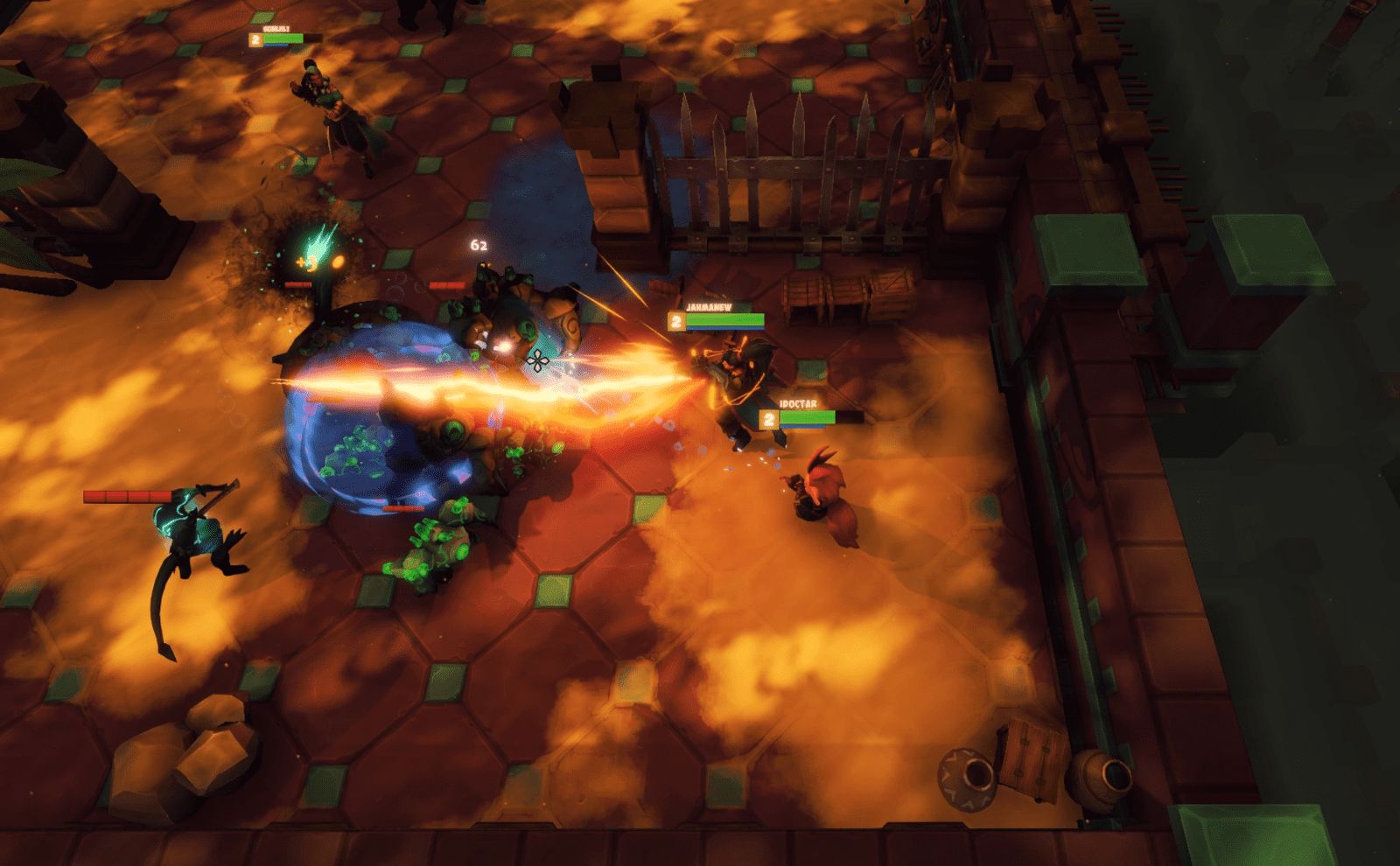Select the level 2 badge beside IDOCTAR's bar

coord(769,420)
